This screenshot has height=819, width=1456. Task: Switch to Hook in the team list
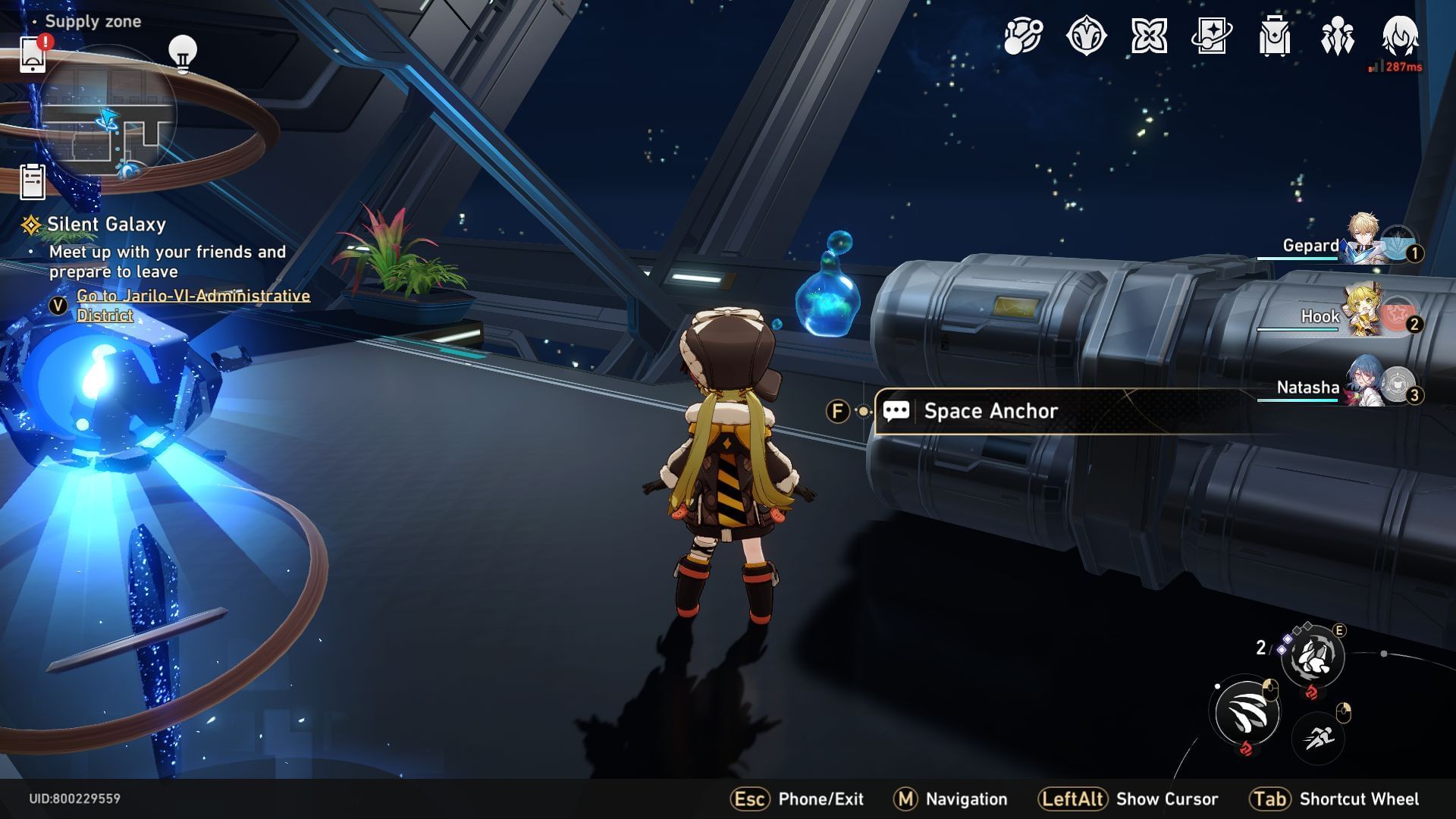point(1361,312)
